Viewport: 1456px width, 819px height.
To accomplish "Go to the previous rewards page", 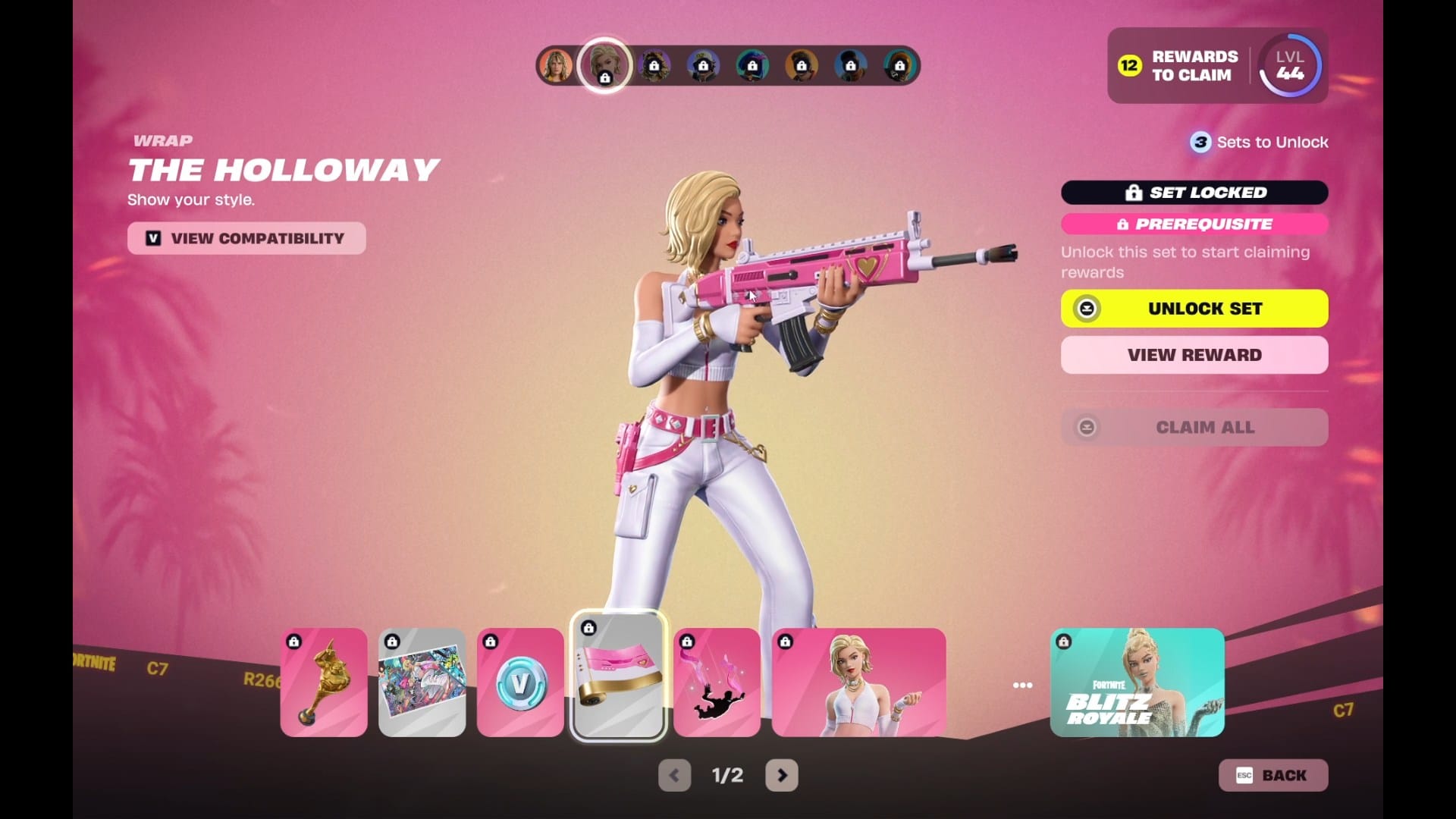I will click(x=674, y=775).
